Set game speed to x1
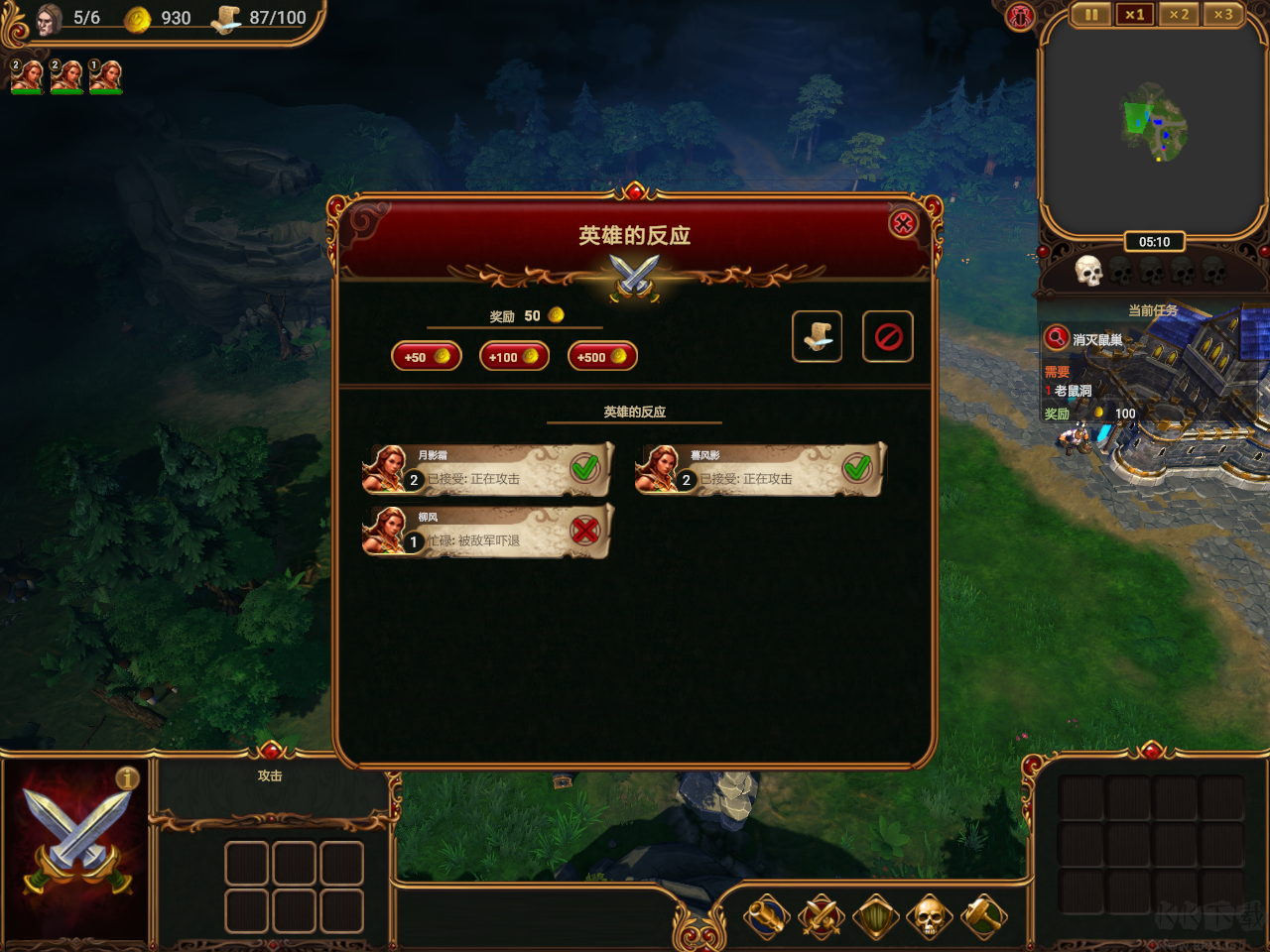Screen dimensions: 1270x952 (x=1134, y=15)
